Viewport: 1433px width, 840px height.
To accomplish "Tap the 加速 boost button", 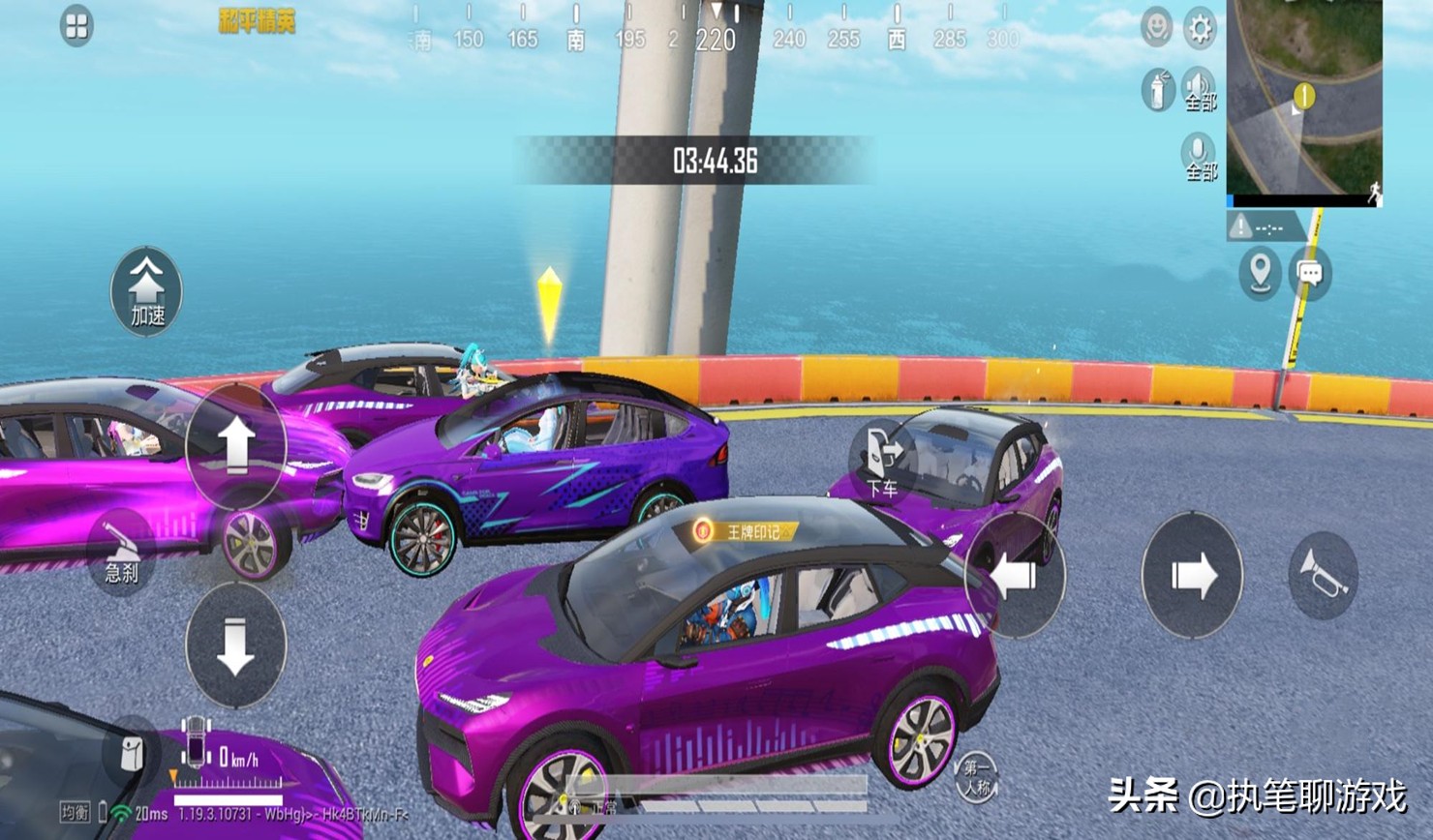I will 146,291.
